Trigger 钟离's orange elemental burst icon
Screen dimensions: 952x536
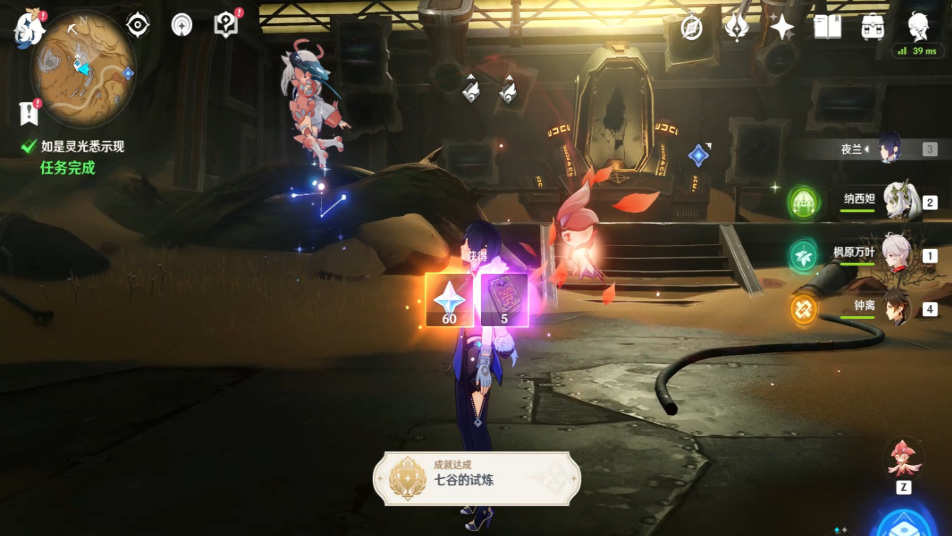point(804,309)
